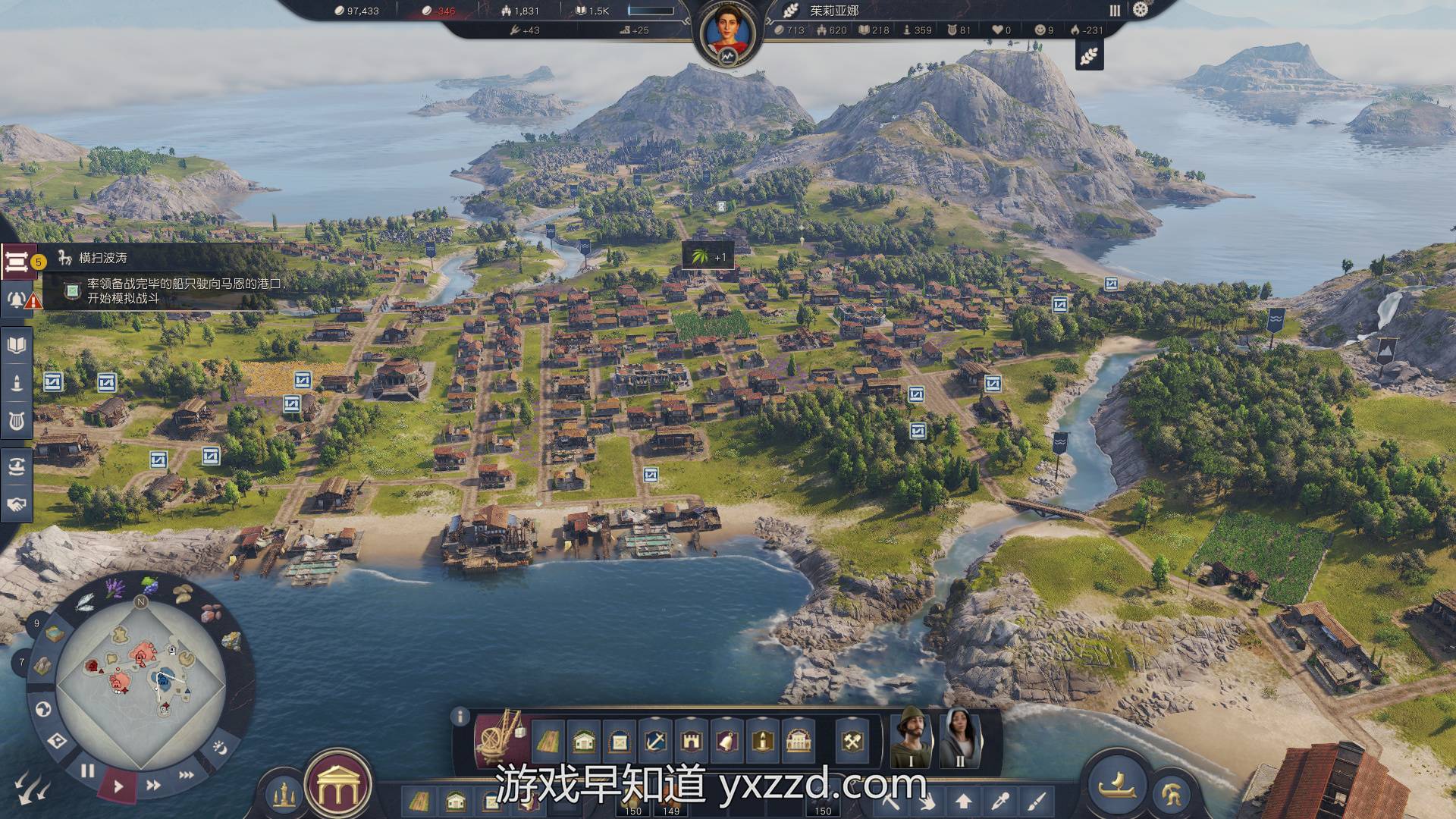Toggle the day and night cycle
Image resolution: width=1456 pixels, height=819 pixels.
[221, 747]
